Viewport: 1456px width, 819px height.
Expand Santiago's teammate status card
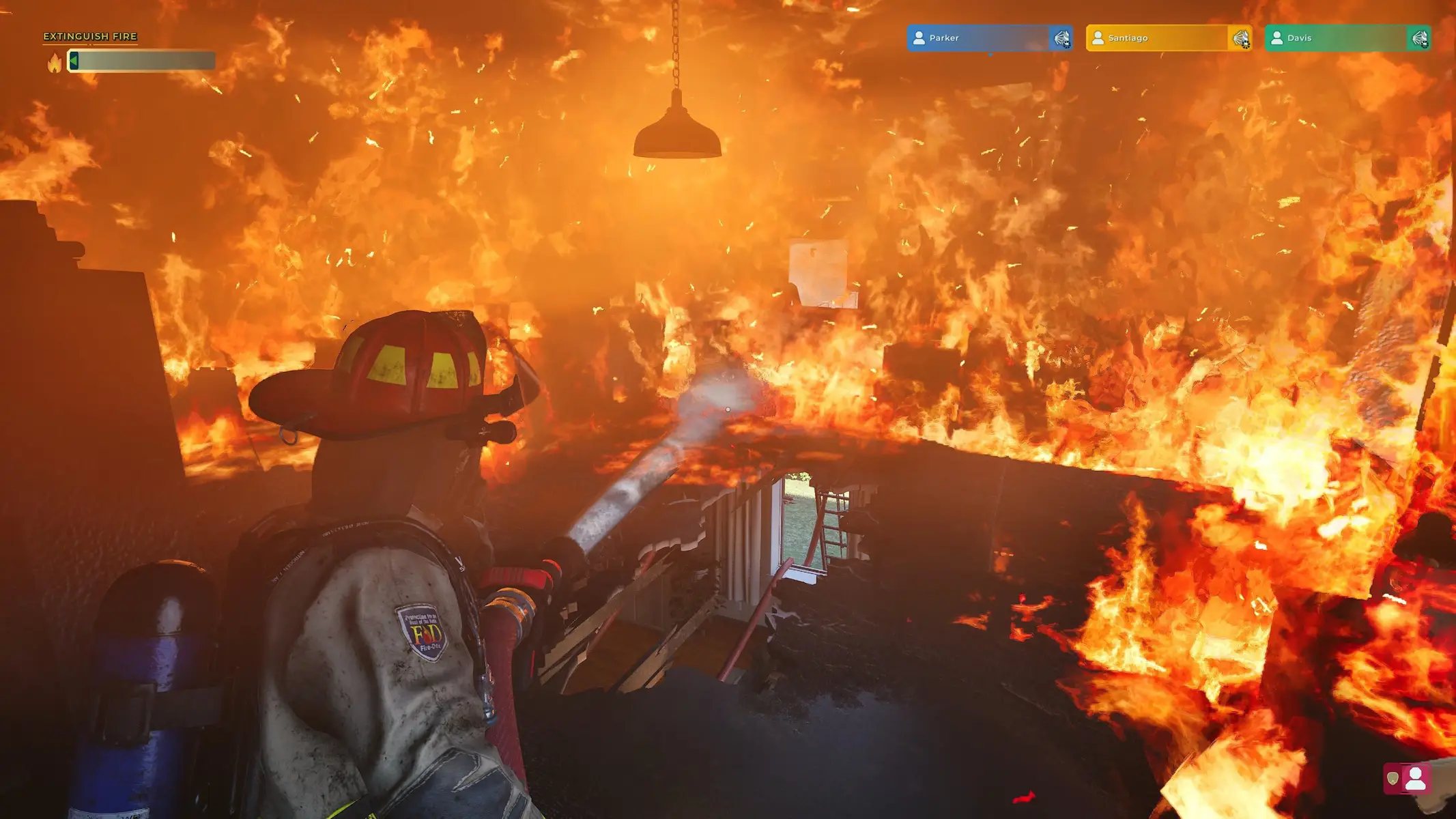pos(1167,38)
